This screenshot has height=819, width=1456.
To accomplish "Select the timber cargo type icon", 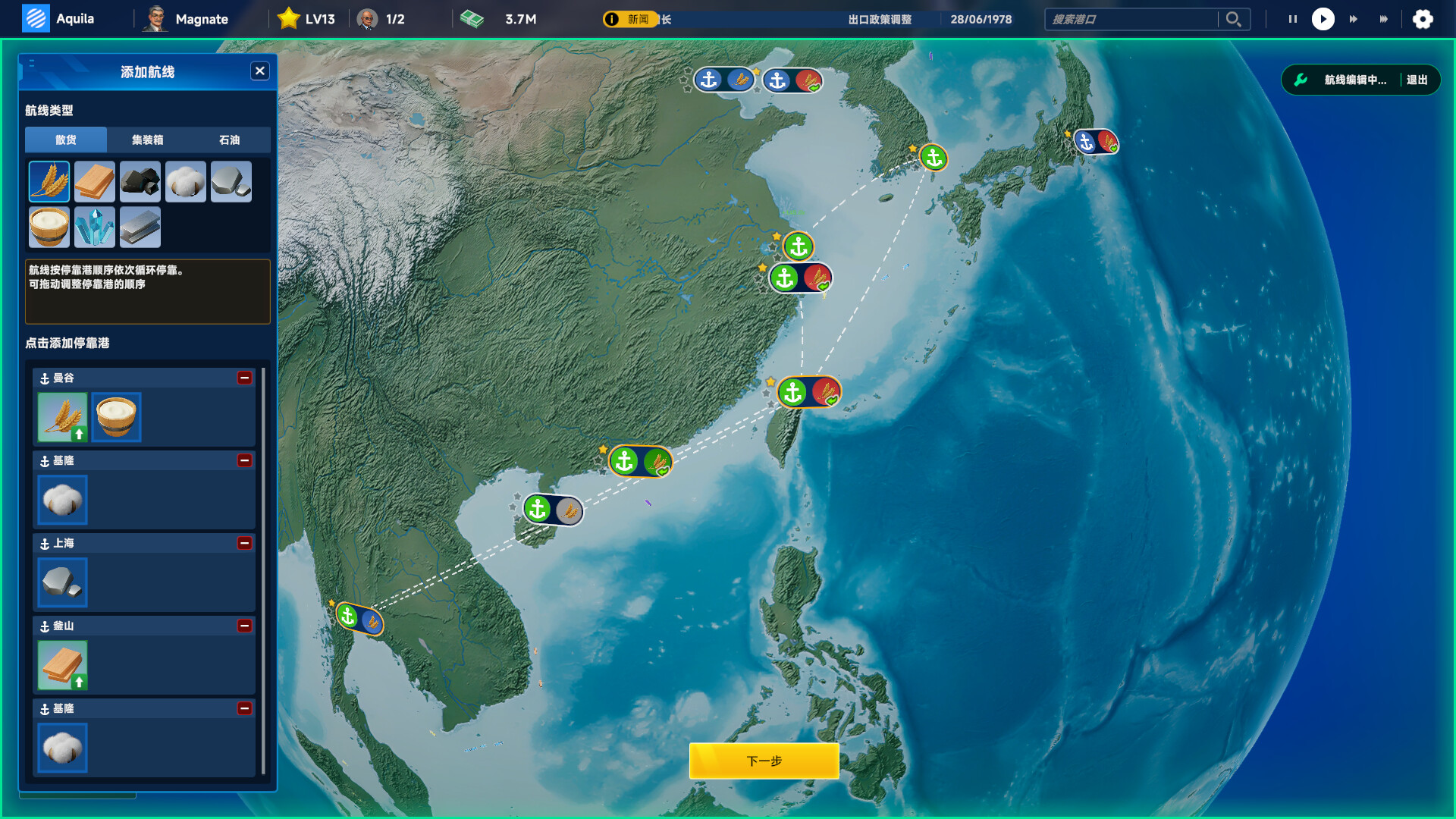I will click(94, 181).
